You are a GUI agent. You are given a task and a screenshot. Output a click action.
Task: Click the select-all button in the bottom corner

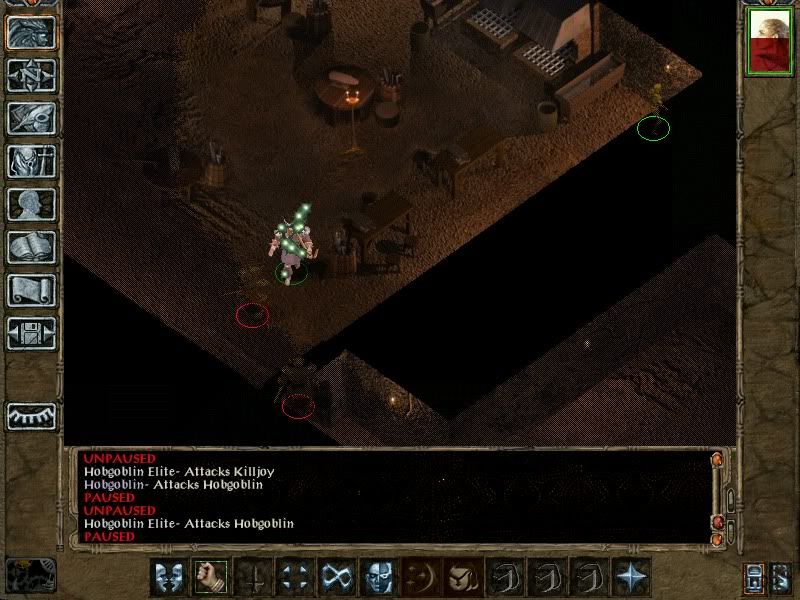click(x=781, y=578)
